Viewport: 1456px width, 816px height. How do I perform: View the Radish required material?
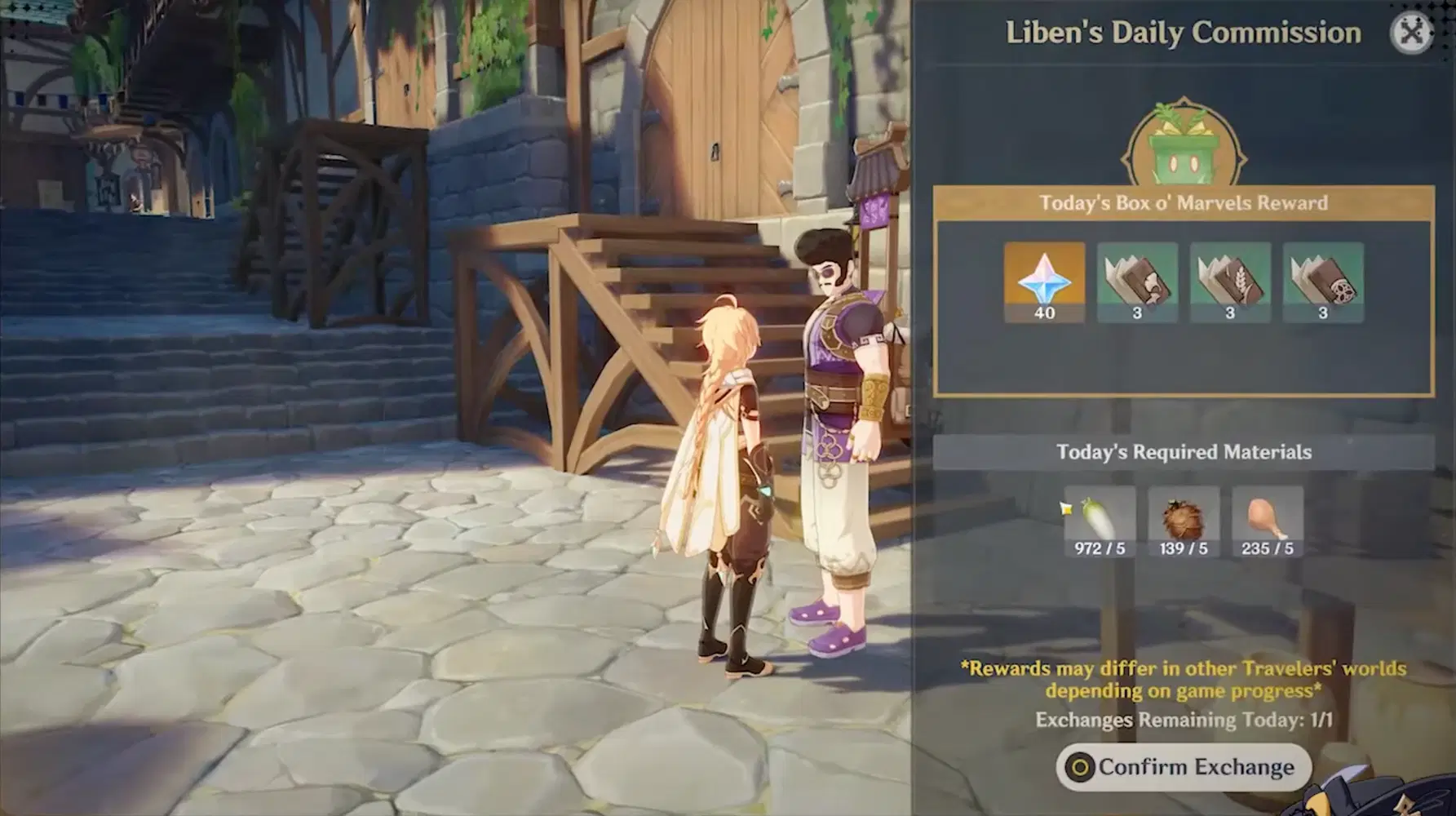click(1100, 521)
